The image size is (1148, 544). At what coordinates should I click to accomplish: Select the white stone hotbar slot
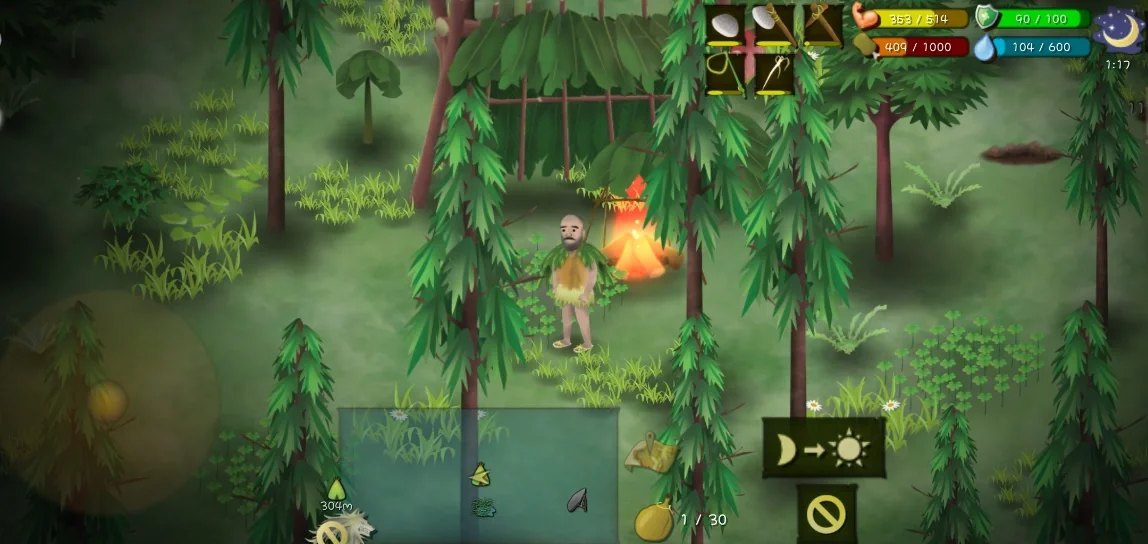coord(726,24)
